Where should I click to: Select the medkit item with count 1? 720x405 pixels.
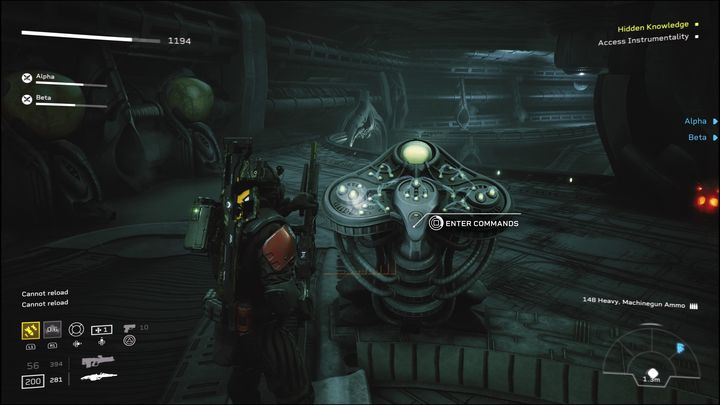point(102,329)
